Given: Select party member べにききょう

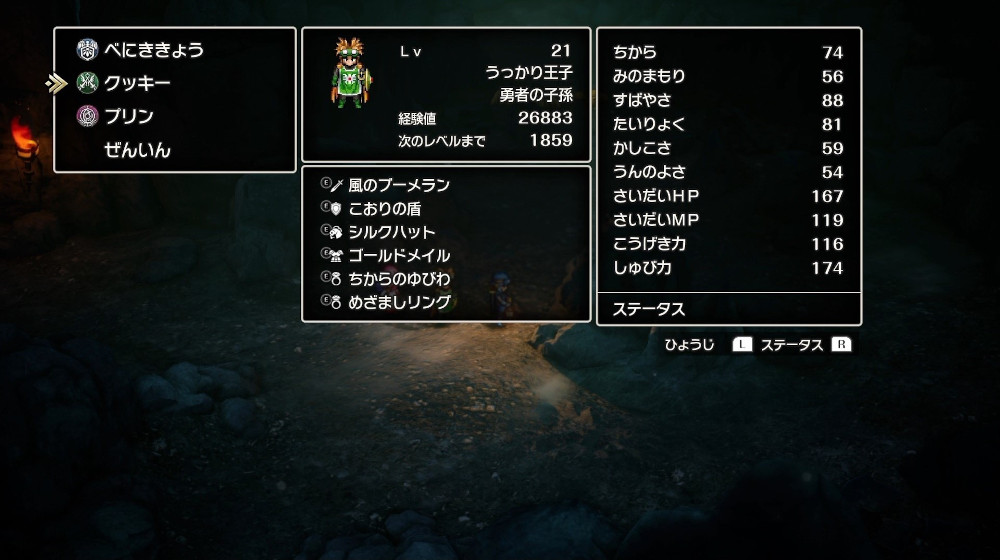Looking at the screenshot, I should 153,49.
